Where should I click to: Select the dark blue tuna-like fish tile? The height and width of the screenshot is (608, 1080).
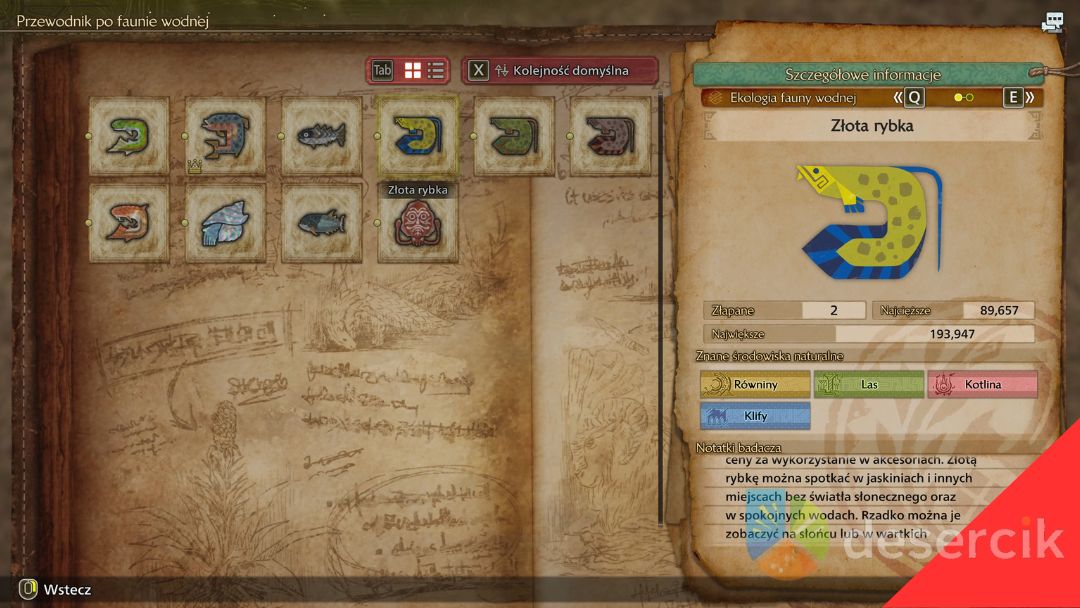coord(321,222)
